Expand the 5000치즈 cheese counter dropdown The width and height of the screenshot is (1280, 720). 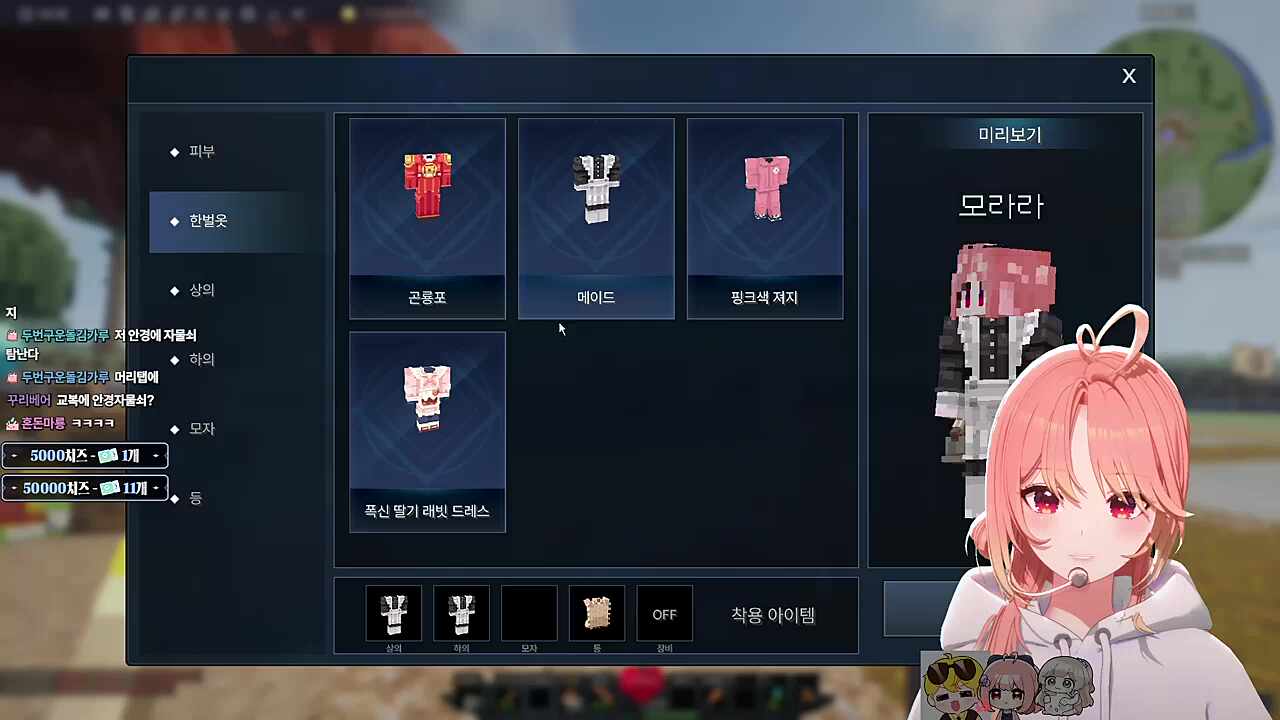tap(156, 455)
